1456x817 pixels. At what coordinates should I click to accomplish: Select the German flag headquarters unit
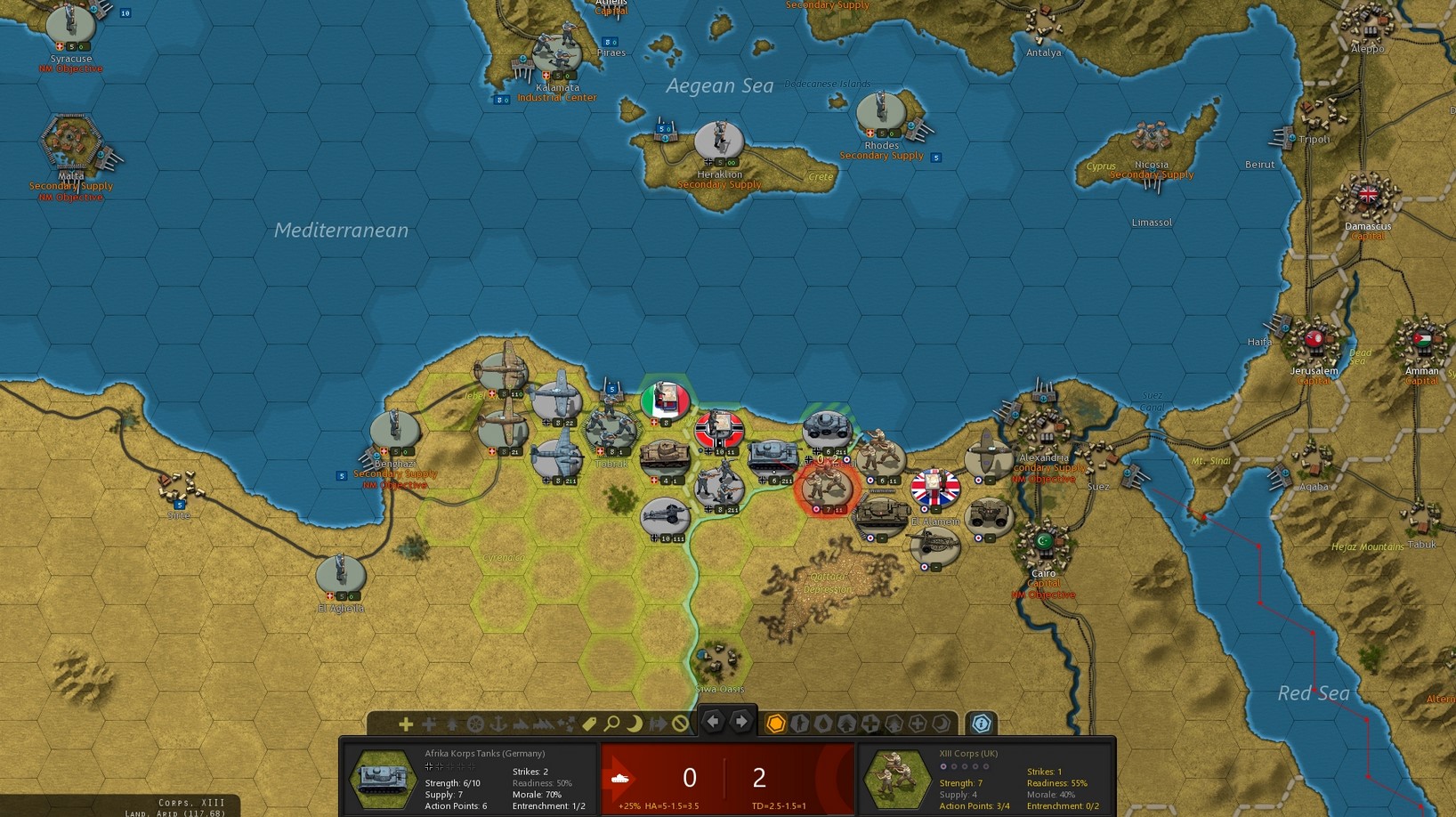(719, 430)
